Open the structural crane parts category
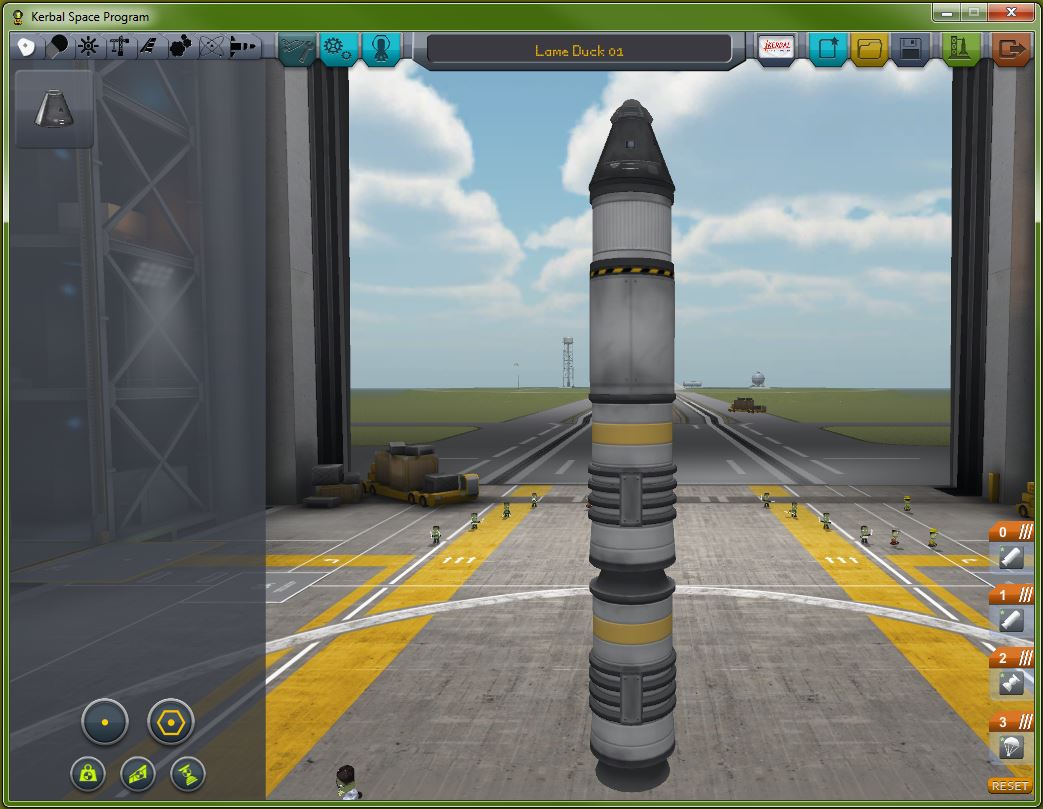 point(118,47)
